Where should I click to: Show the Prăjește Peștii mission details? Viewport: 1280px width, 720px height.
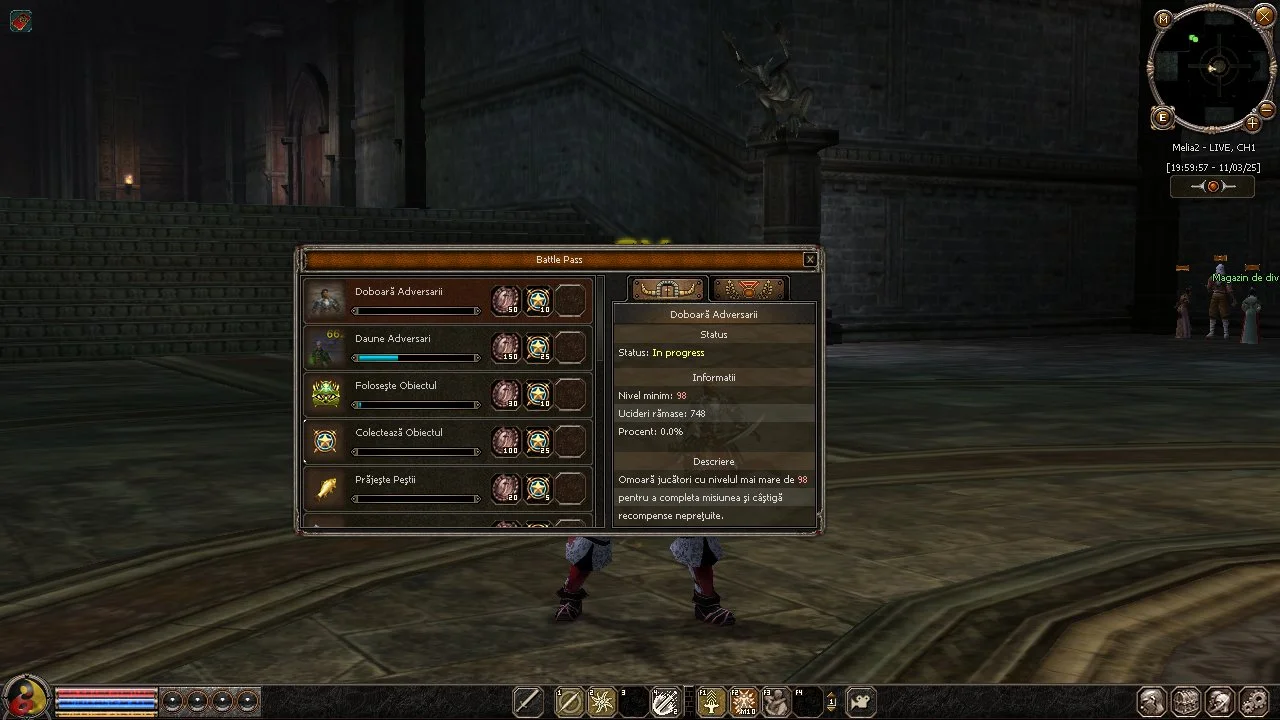tap(416, 488)
